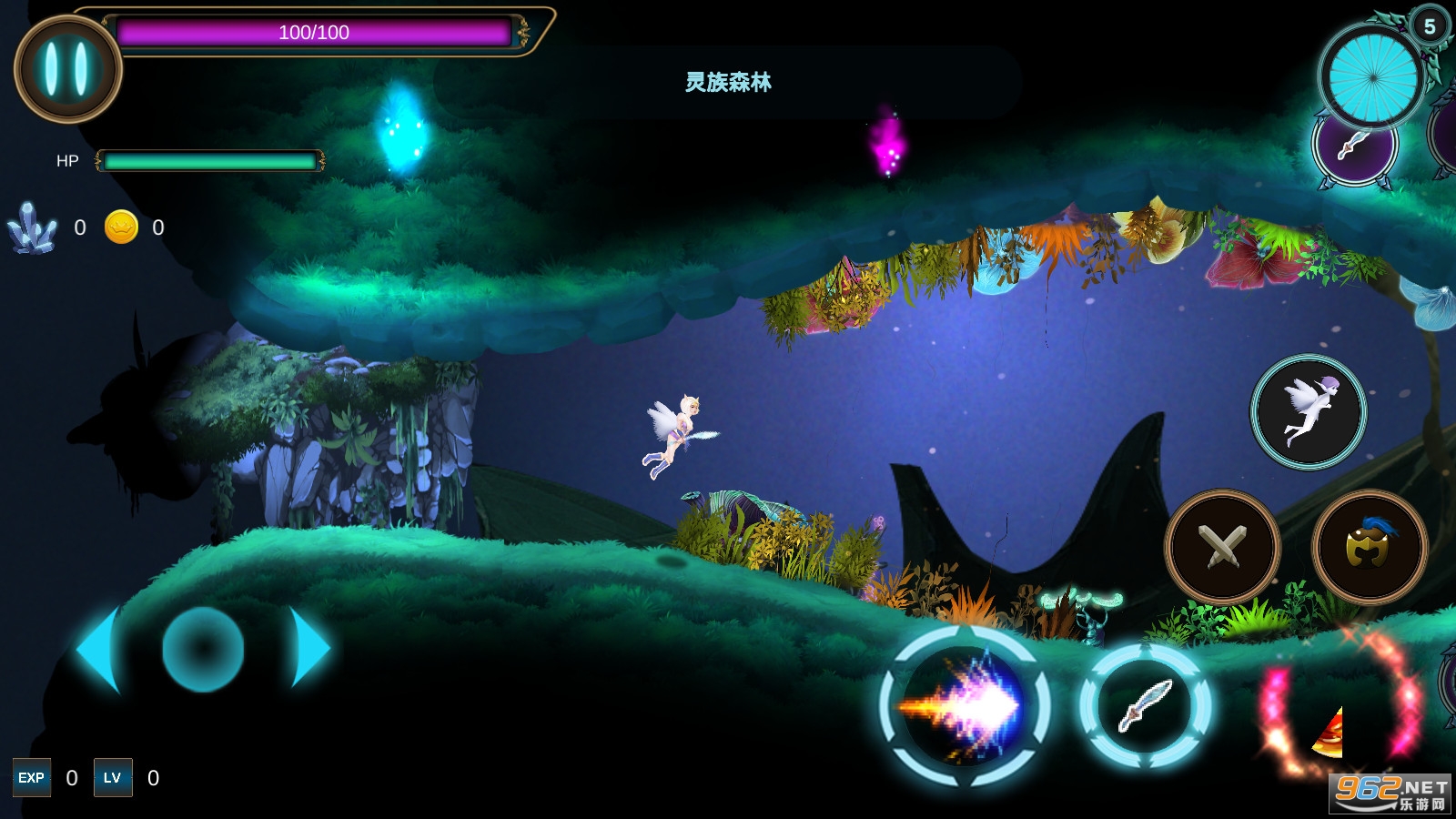Use the sword attack button
The height and width of the screenshot is (819, 1456).
coord(1145,706)
